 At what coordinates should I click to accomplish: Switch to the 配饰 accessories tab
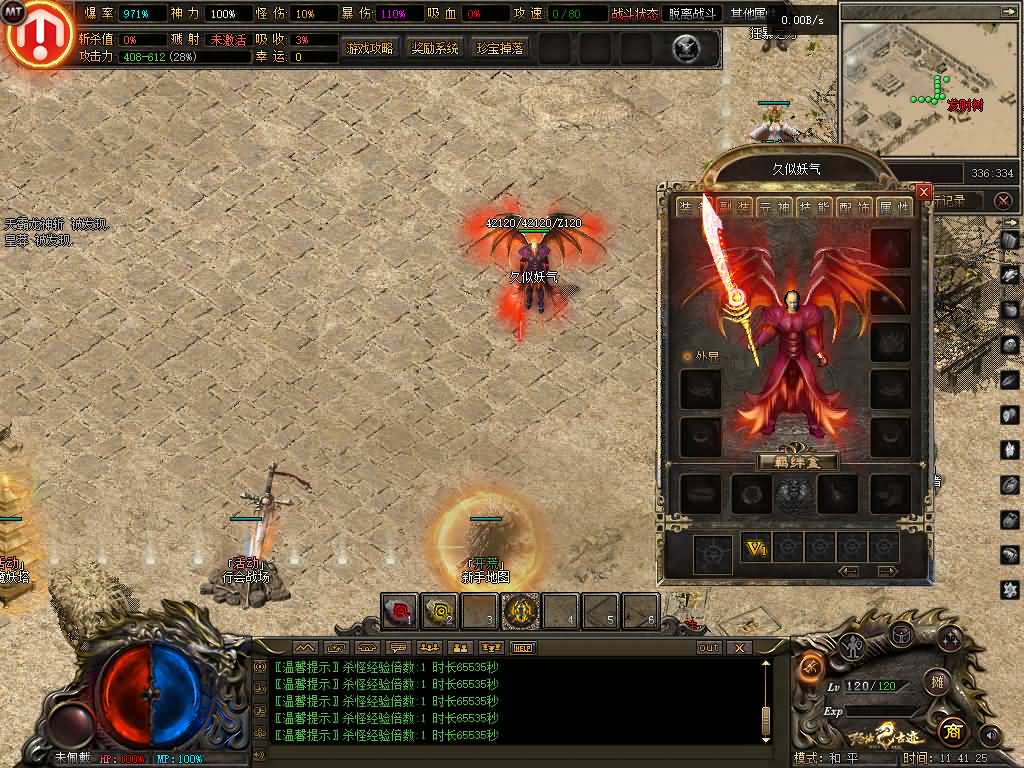click(x=855, y=207)
